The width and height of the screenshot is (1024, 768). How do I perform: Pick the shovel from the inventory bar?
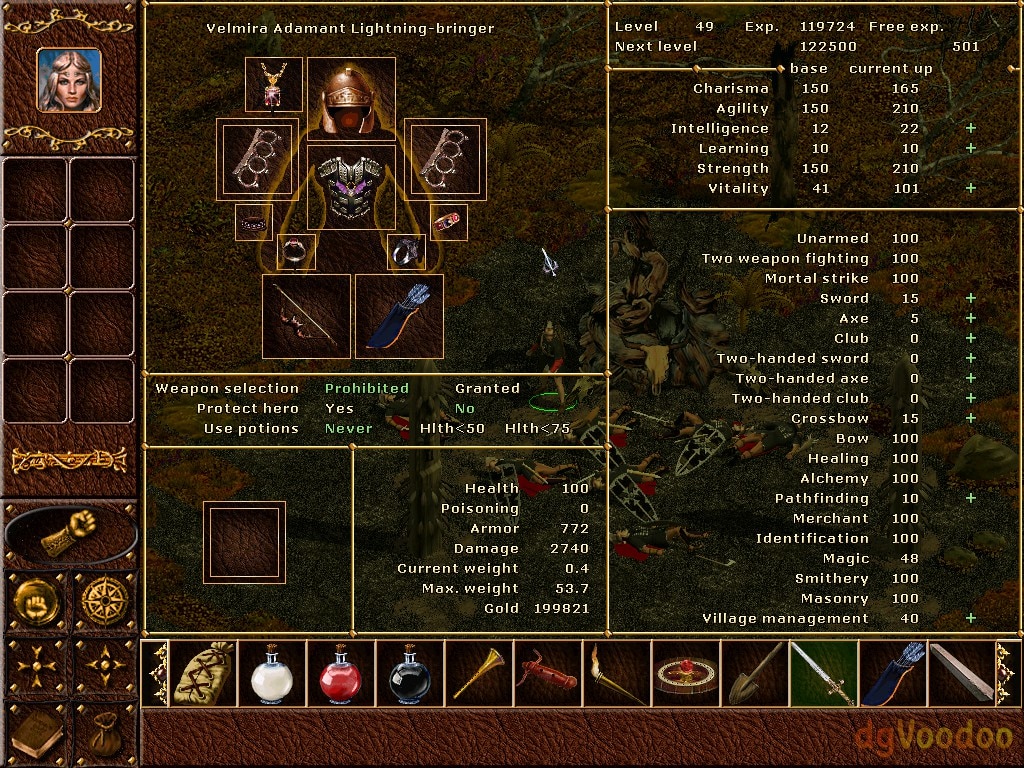[754, 675]
